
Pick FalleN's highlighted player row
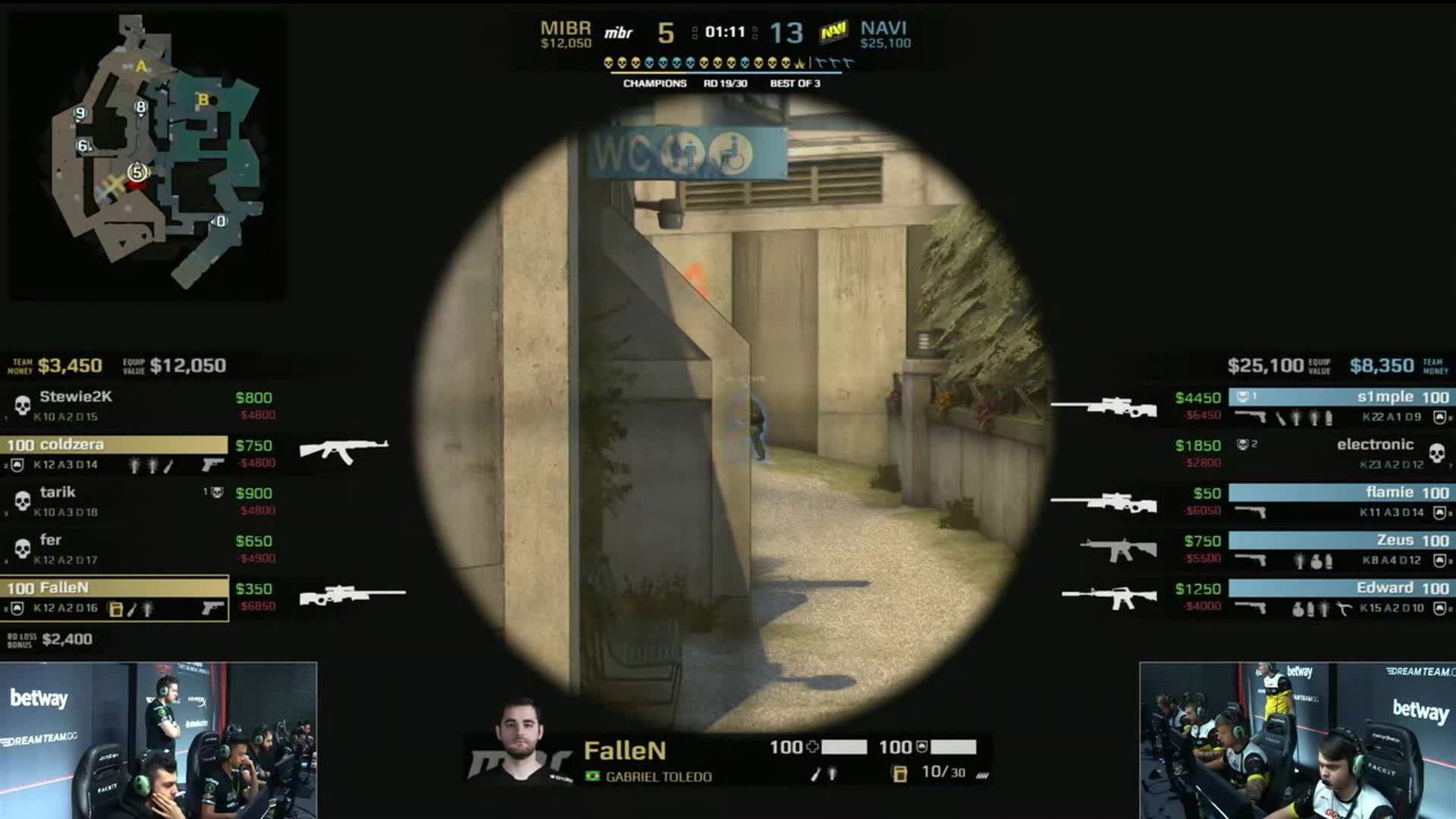[x=114, y=598]
